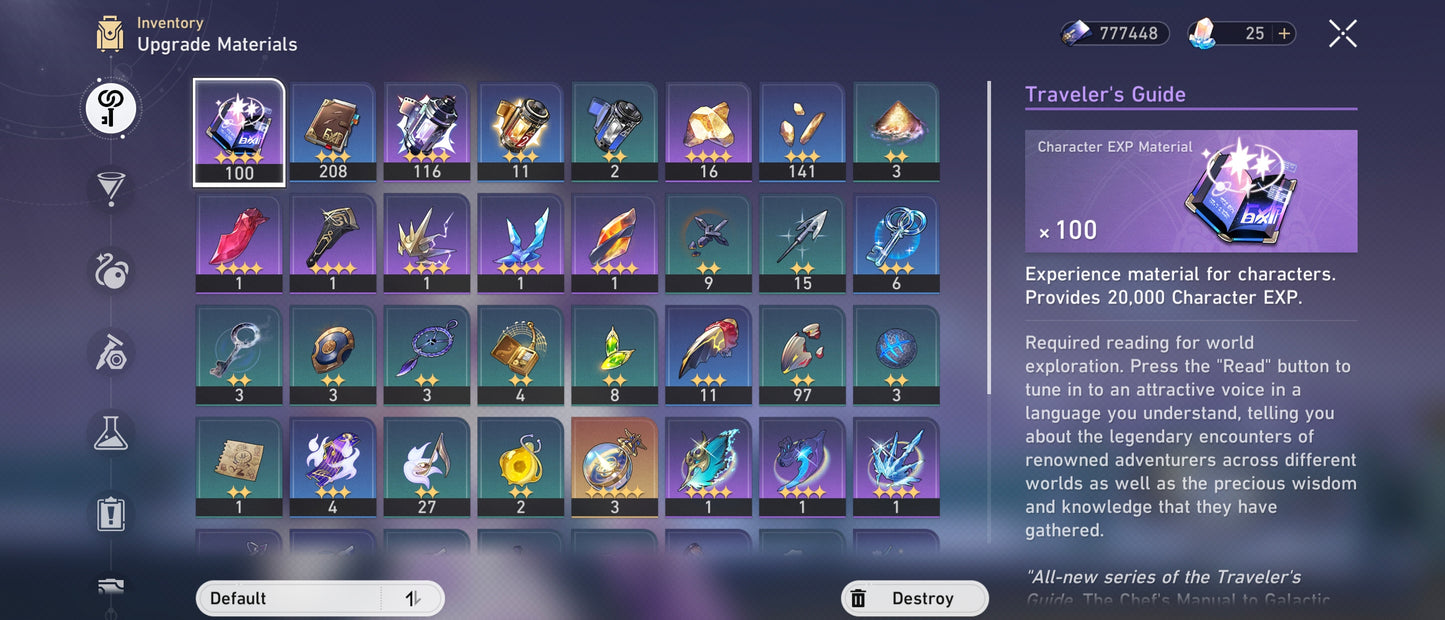Select the crushed ore item with 97 count
1445x620 pixels.
[x=802, y=354]
